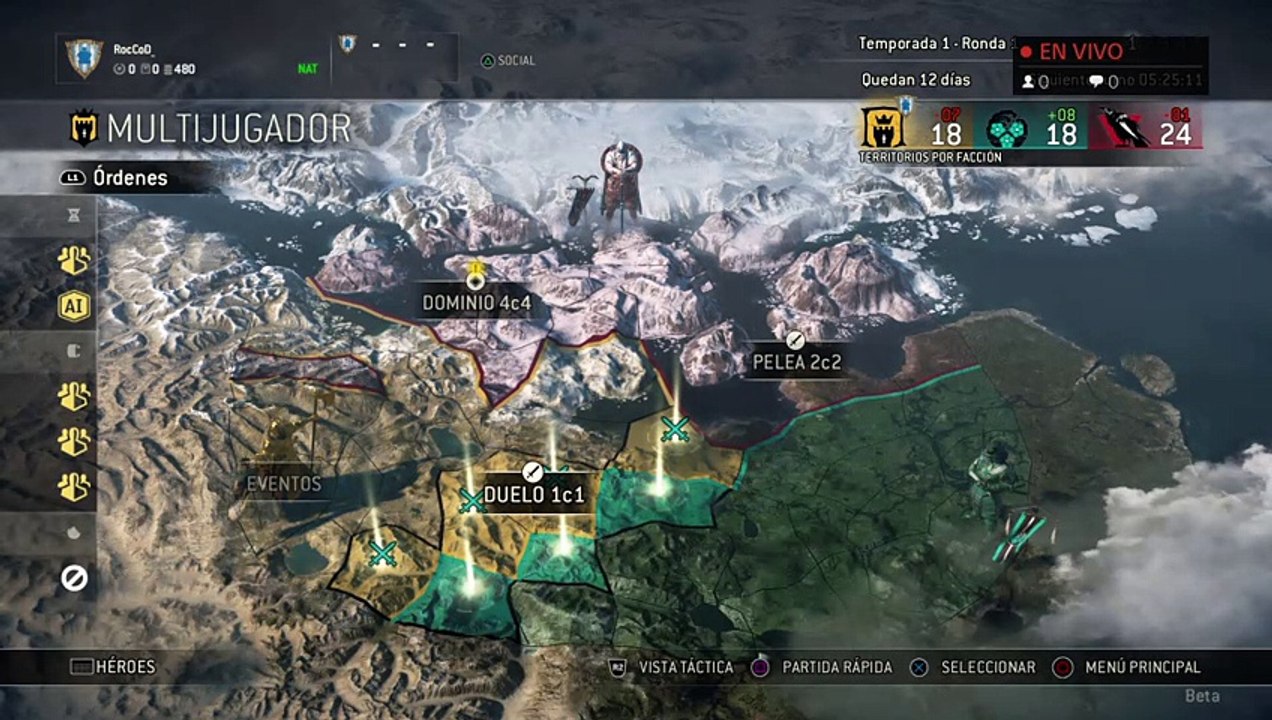Viewport: 1272px width, 720px height.
Task: Select the circle-slash icon in sidebar
Action: 74,577
